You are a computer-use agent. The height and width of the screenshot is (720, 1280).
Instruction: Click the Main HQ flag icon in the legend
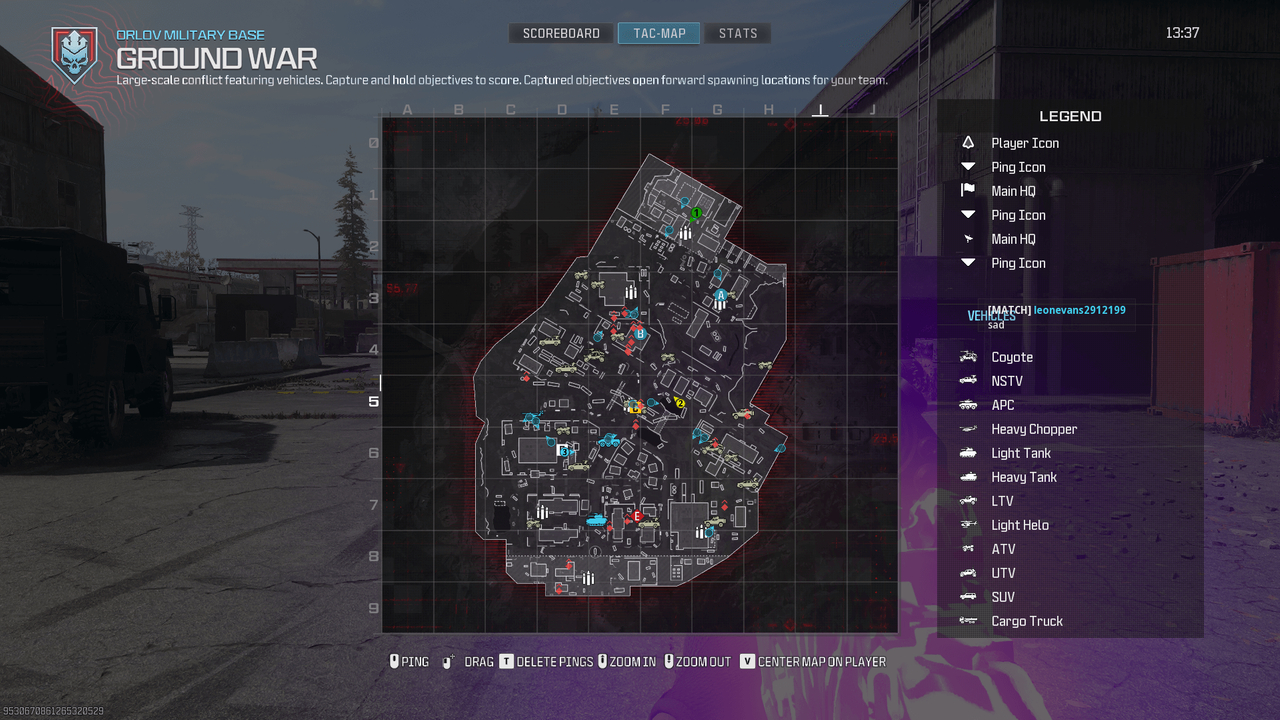[966, 190]
